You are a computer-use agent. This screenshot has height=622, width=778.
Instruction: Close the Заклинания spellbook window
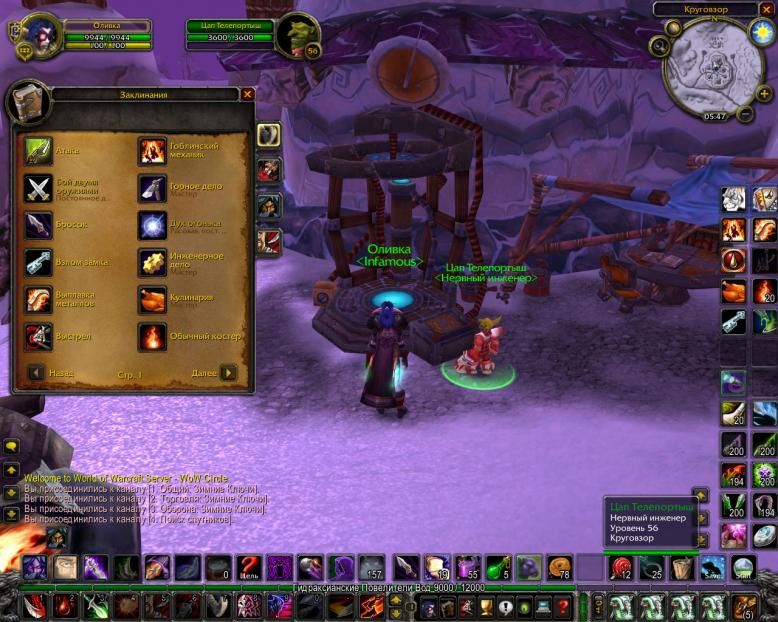(x=248, y=94)
